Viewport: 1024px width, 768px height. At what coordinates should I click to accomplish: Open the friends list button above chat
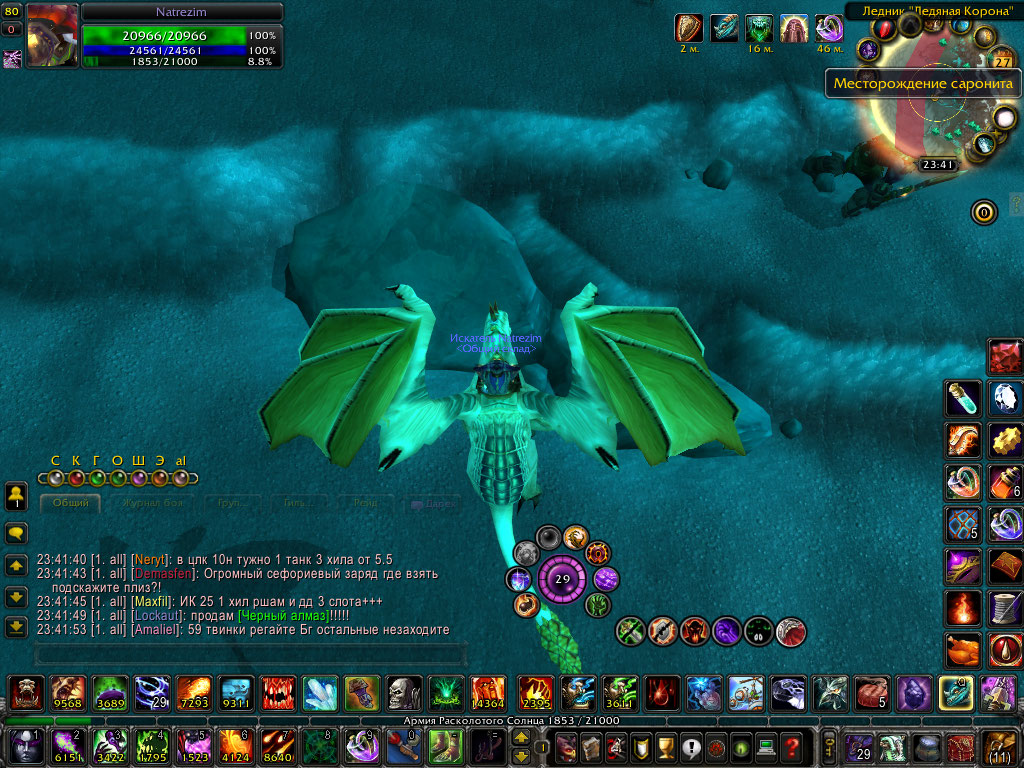click(16, 495)
